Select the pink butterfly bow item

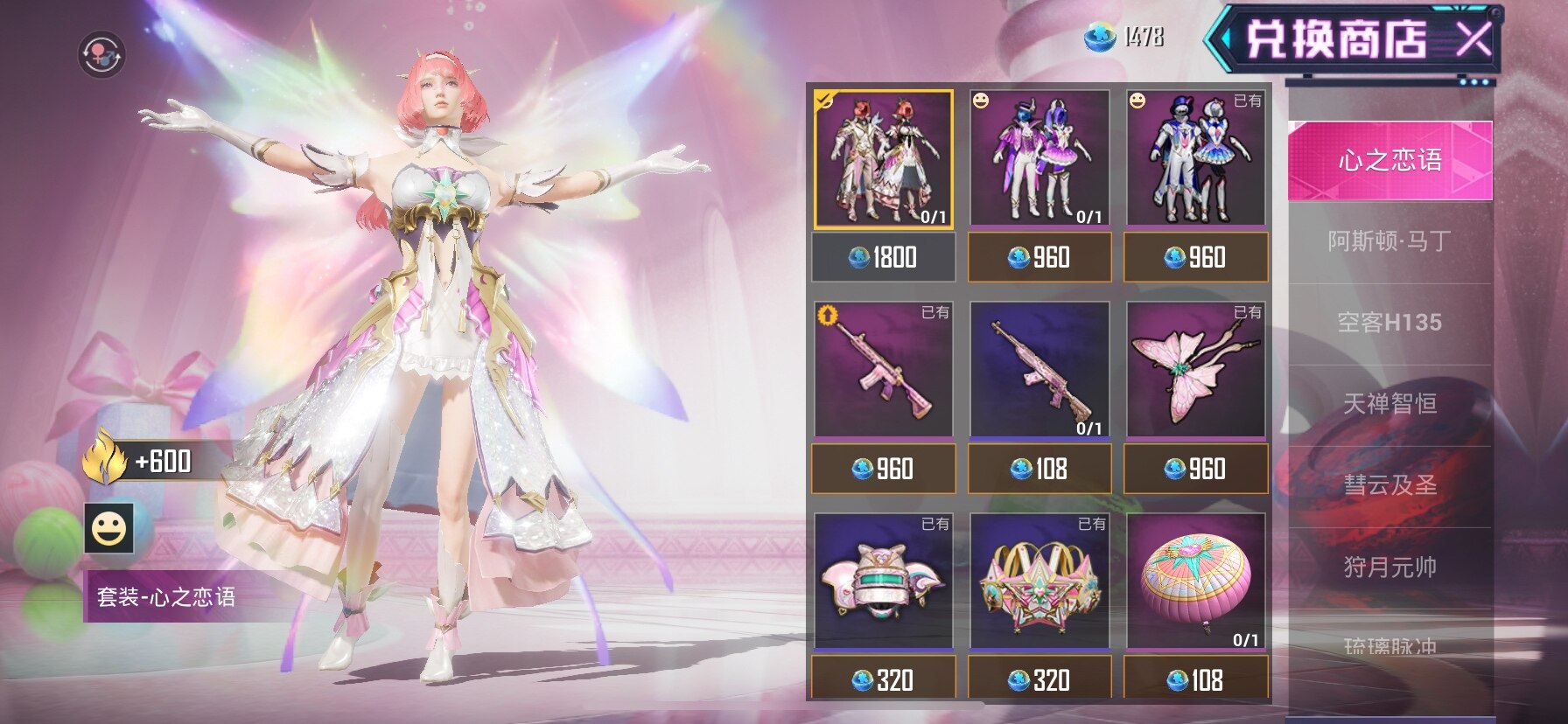pyautogui.click(x=1195, y=370)
